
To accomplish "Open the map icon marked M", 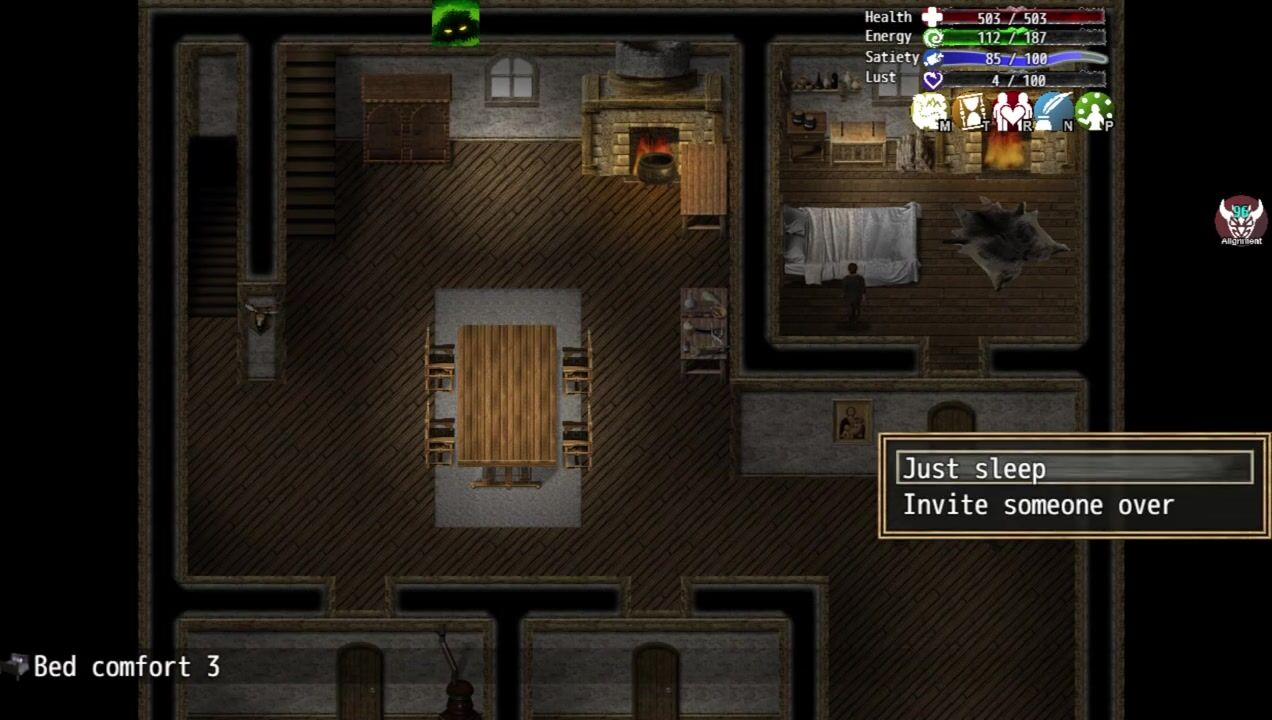I will pyautogui.click(x=930, y=112).
